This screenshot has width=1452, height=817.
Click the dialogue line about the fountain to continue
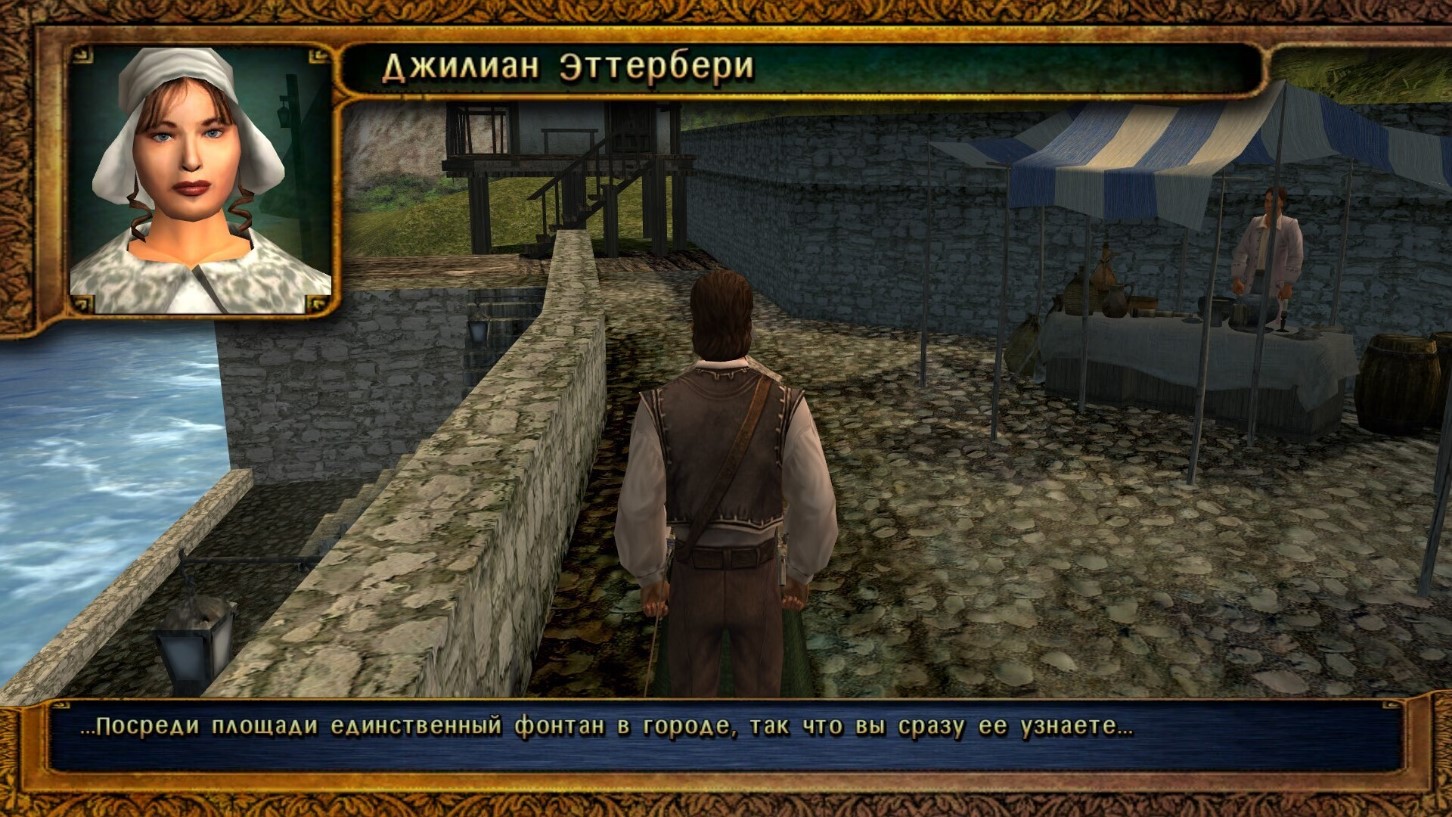tap(606, 727)
